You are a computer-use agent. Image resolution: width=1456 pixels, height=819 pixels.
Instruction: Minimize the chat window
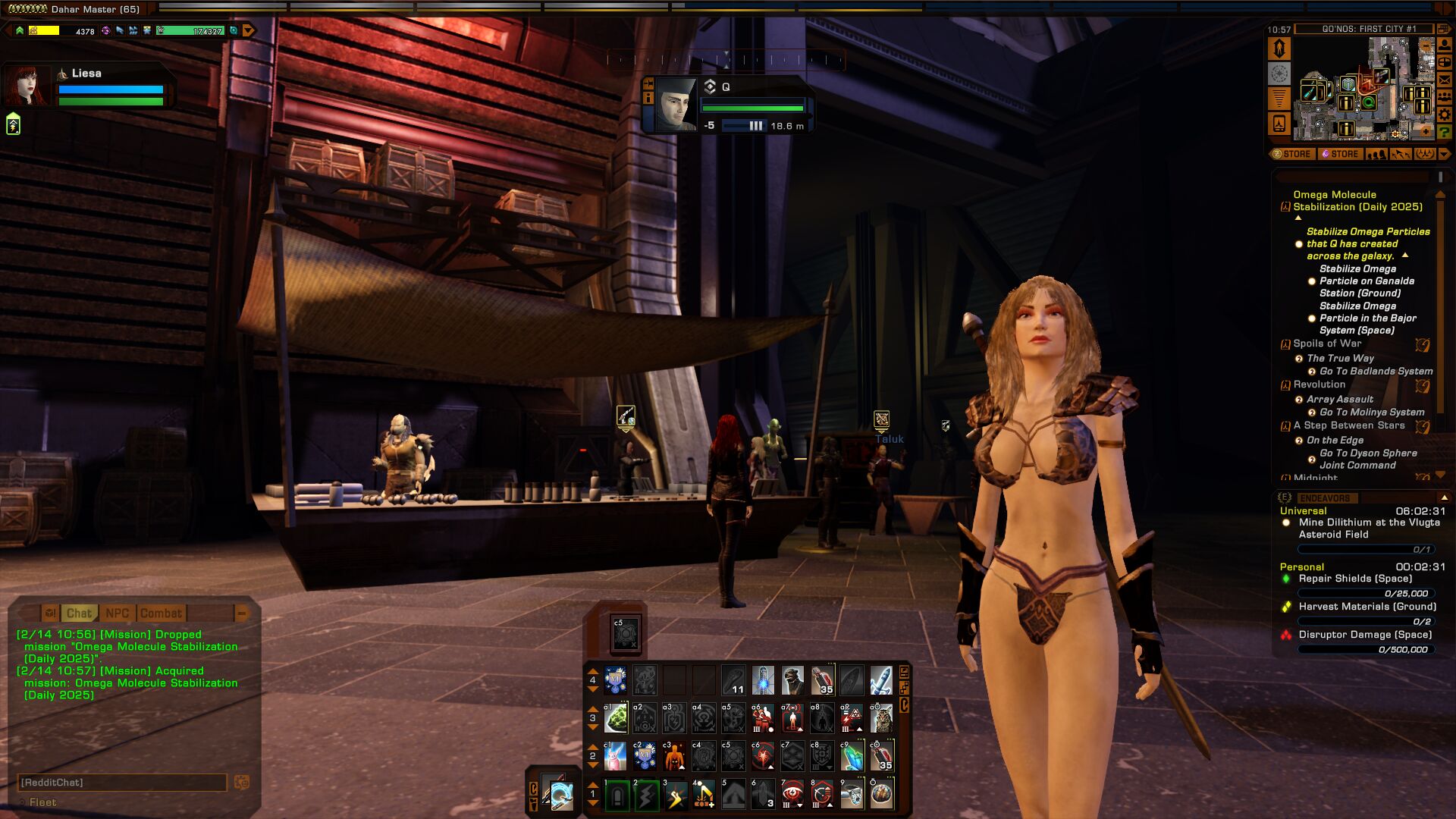[x=242, y=613]
